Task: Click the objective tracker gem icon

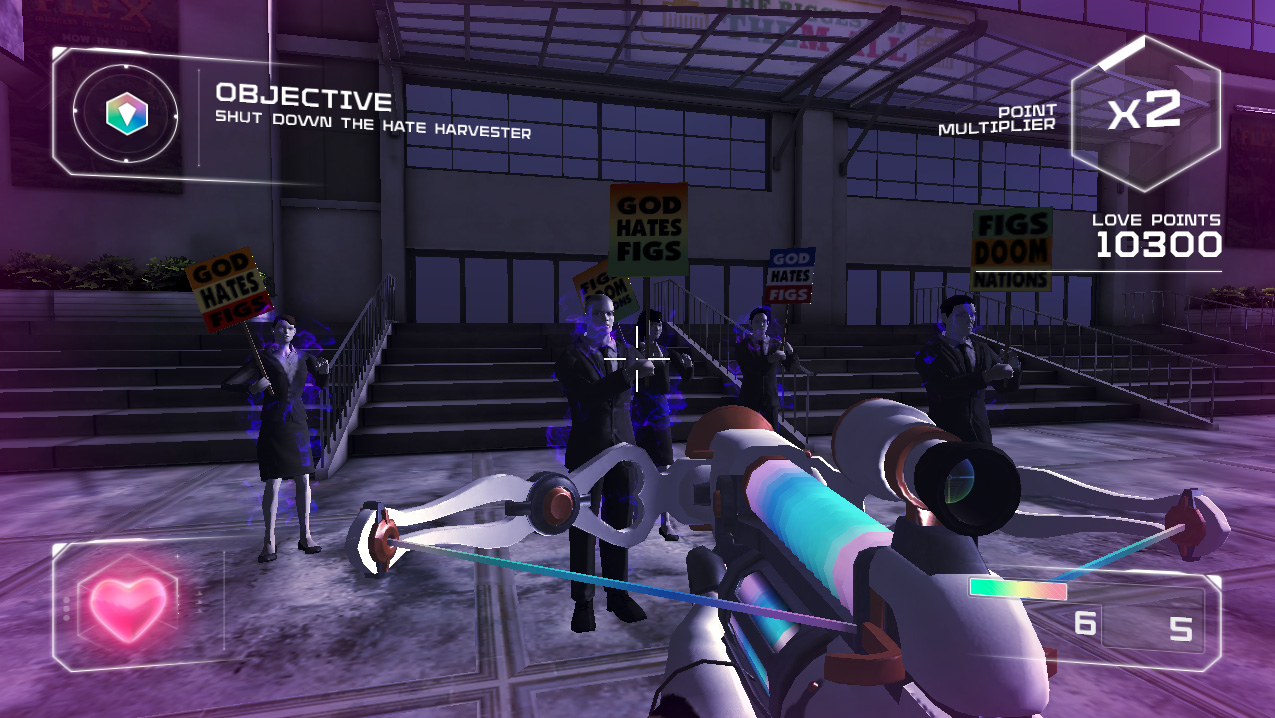Action: click(x=127, y=113)
